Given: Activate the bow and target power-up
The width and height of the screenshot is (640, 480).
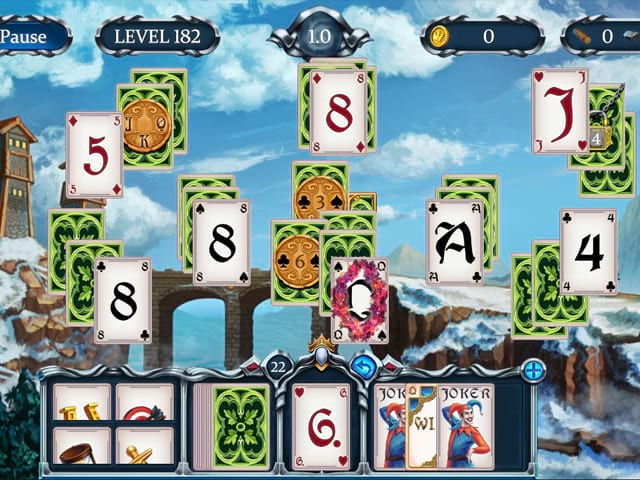Looking at the screenshot, I should (x=145, y=403).
